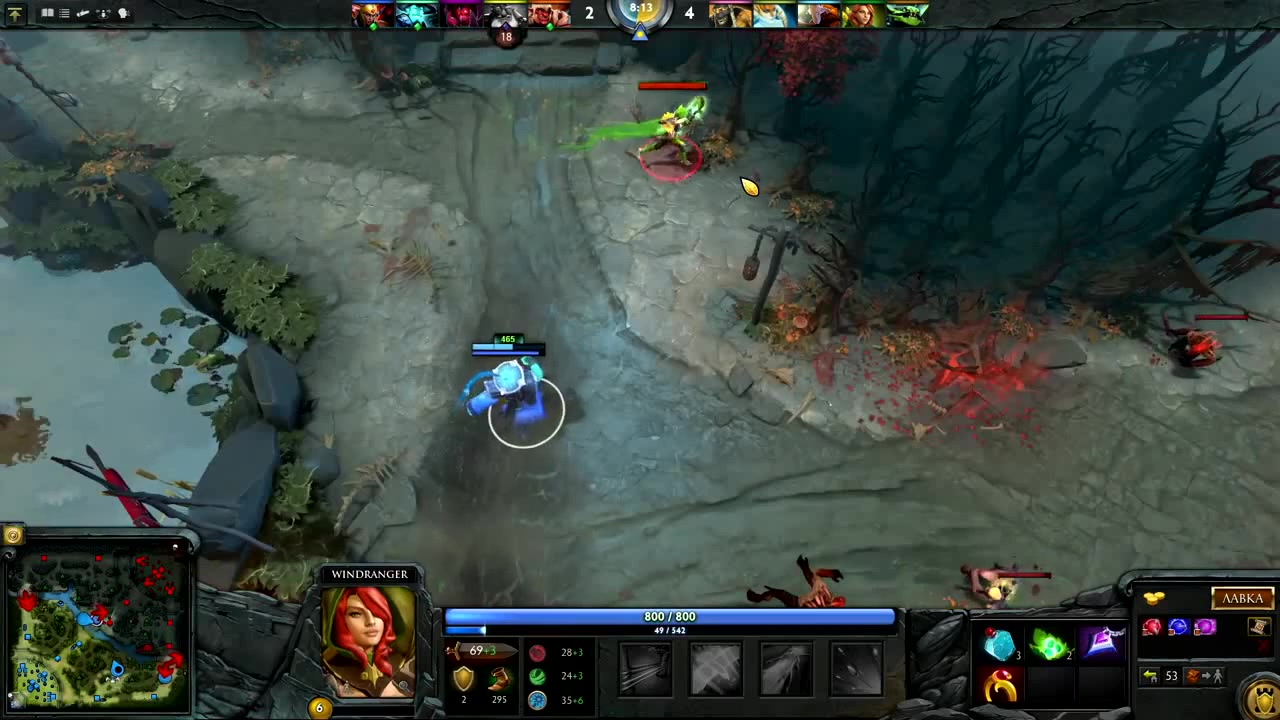This screenshot has width=1280, height=720.
Task: Select the gold ring with red gem
Action: (999, 687)
